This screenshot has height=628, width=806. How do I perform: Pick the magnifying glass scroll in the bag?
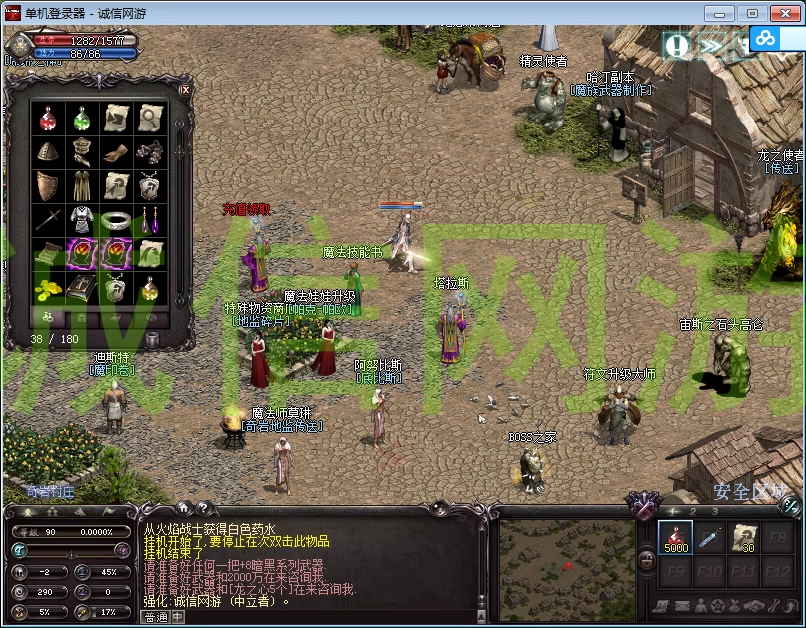click(x=149, y=118)
